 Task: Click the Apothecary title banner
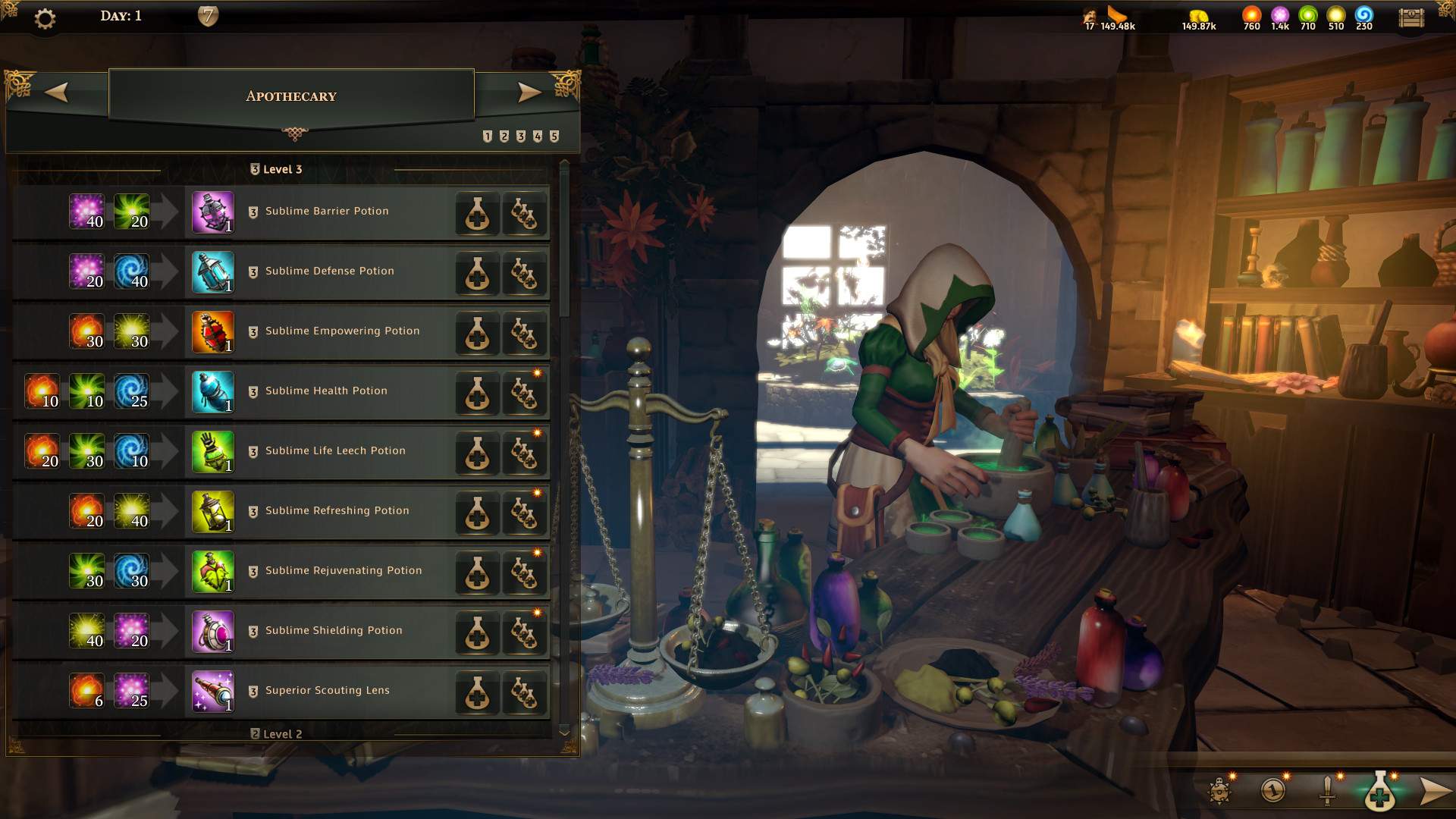[x=291, y=96]
